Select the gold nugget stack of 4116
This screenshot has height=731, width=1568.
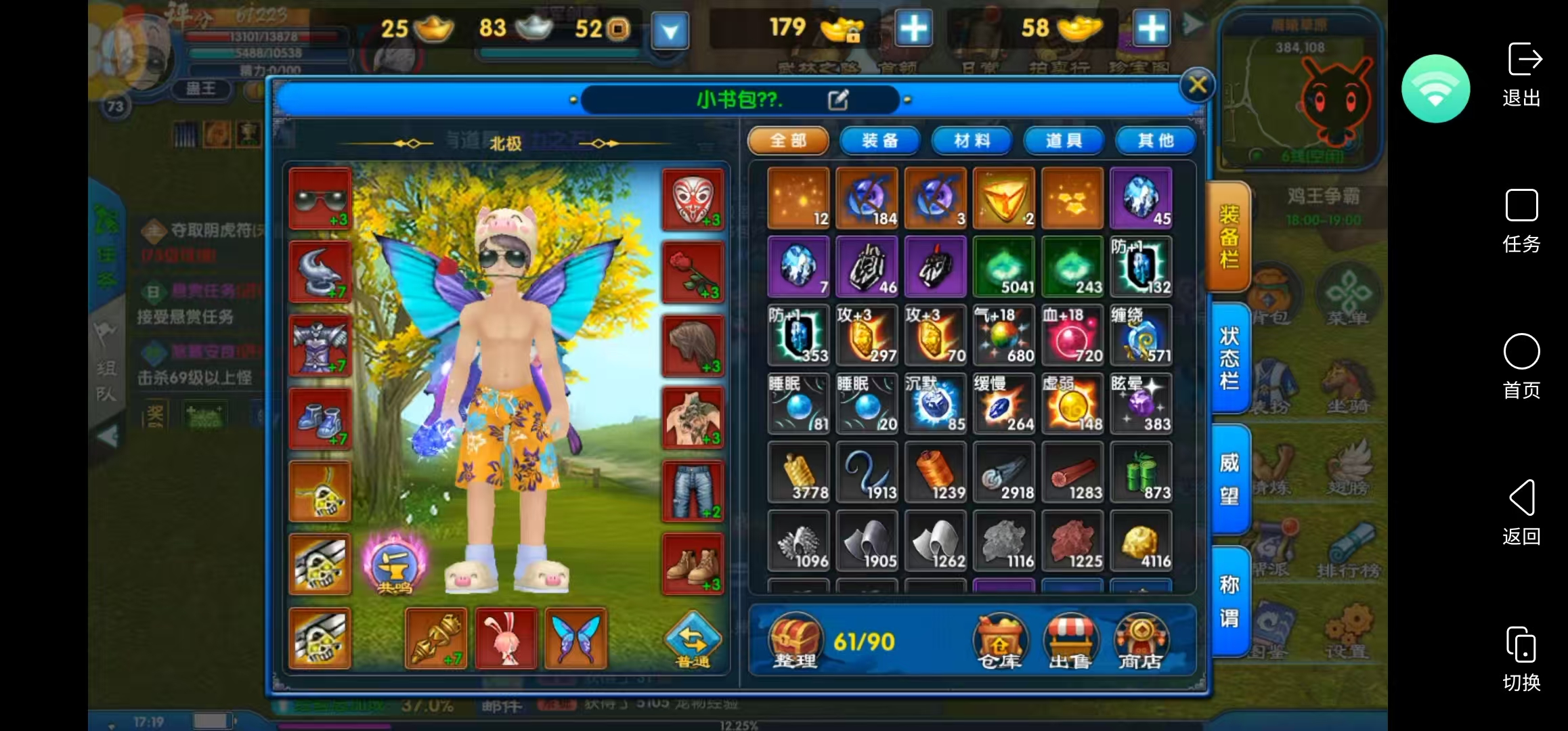1141,541
